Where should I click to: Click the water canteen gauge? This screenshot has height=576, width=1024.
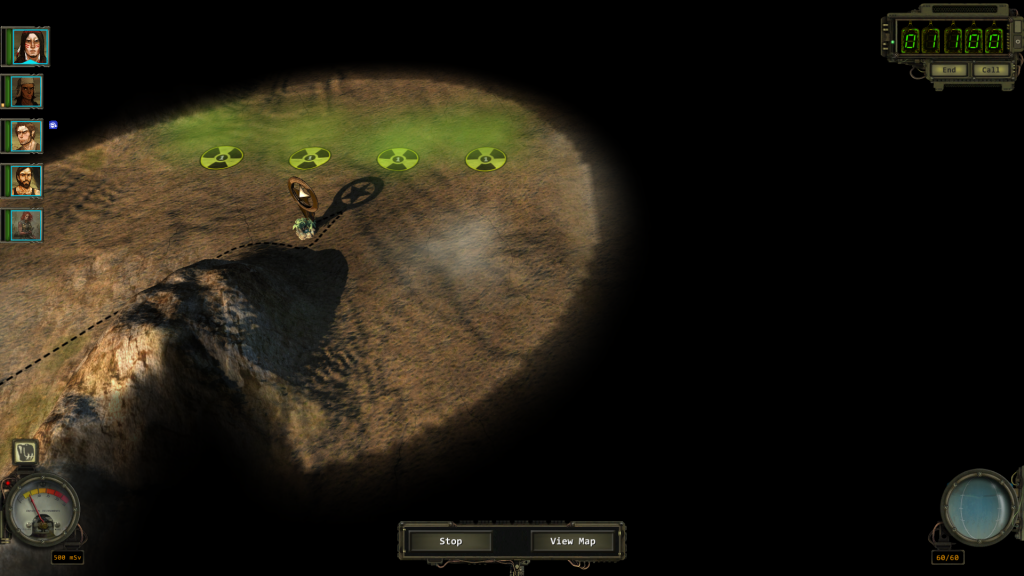[x=979, y=507]
